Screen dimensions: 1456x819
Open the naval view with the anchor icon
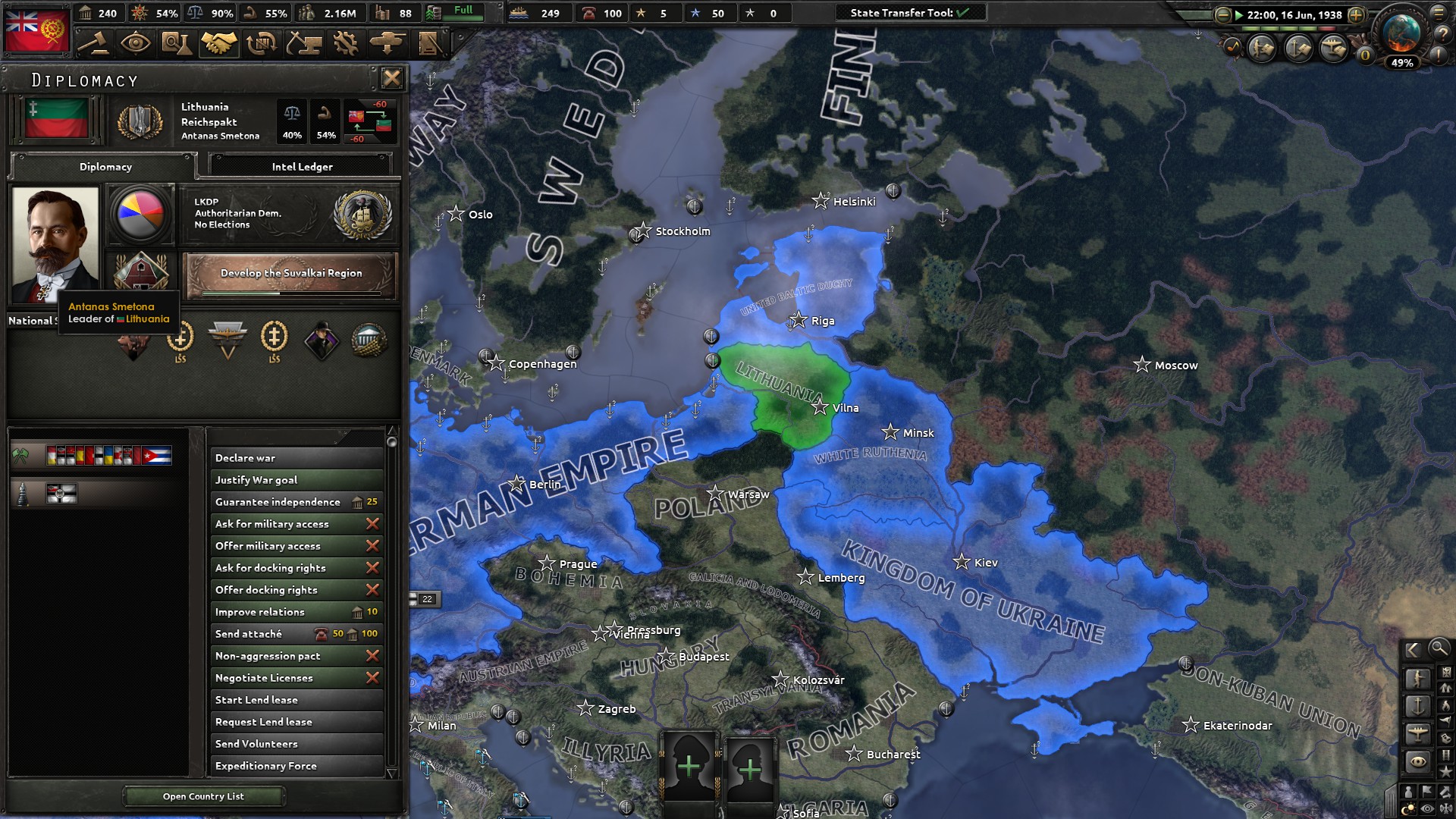[x=1418, y=704]
